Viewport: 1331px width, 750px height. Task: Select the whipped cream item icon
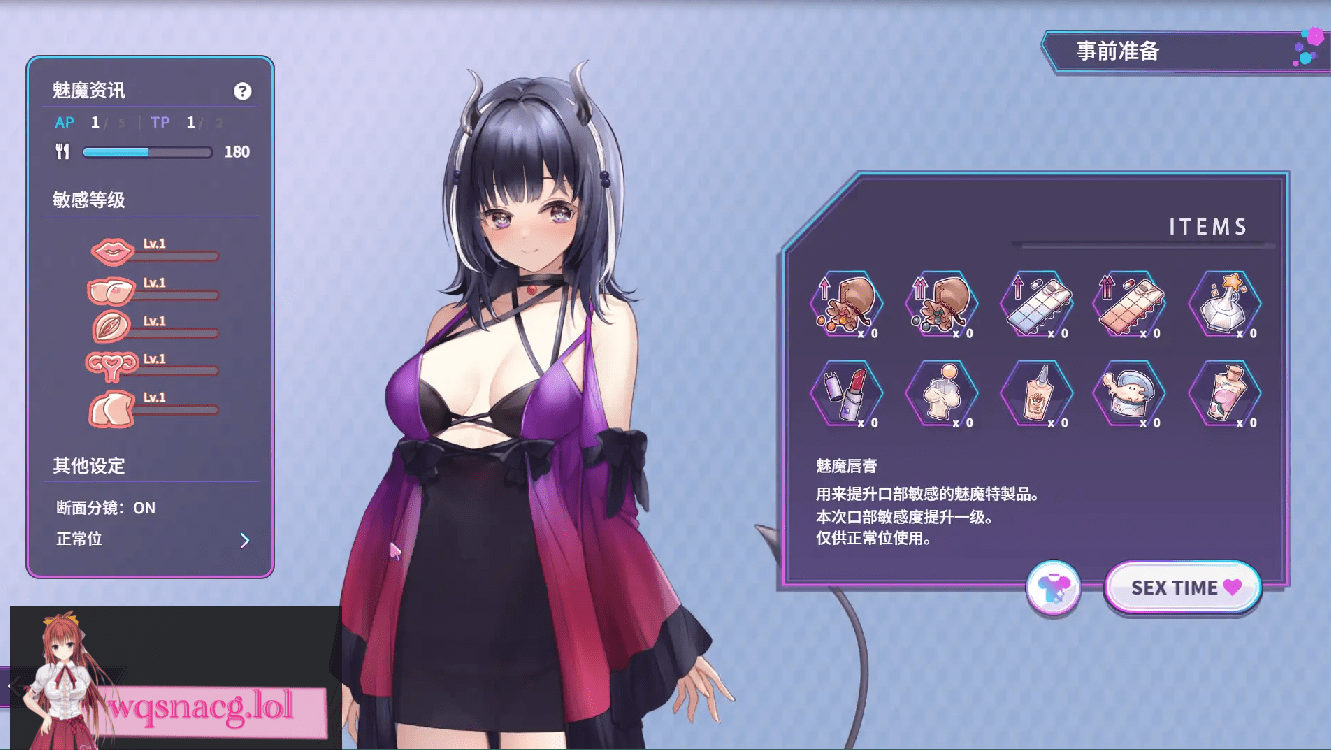[942, 393]
